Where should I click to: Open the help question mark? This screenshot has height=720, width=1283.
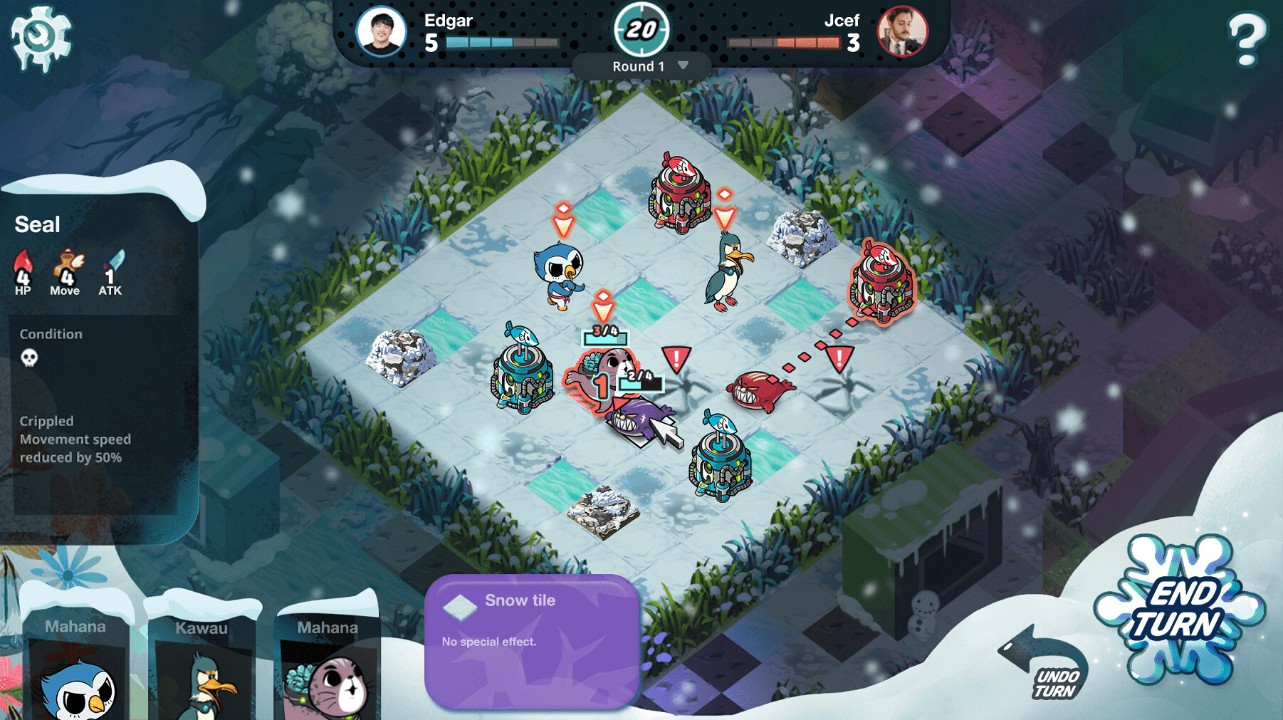[x=1246, y=40]
